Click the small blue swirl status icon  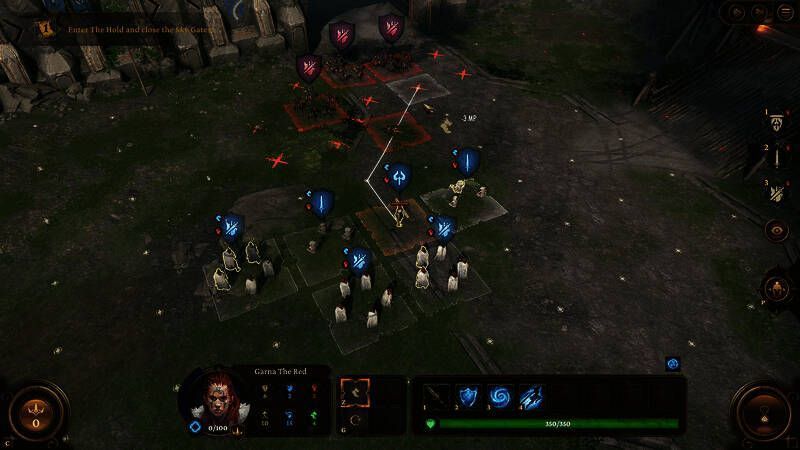point(673,364)
